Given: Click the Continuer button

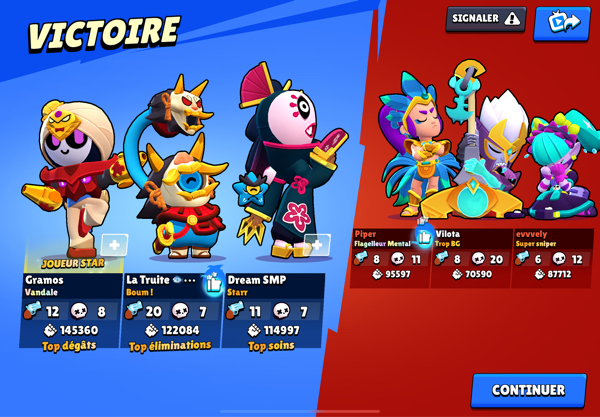Looking at the screenshot, I should tap(528, 390).
